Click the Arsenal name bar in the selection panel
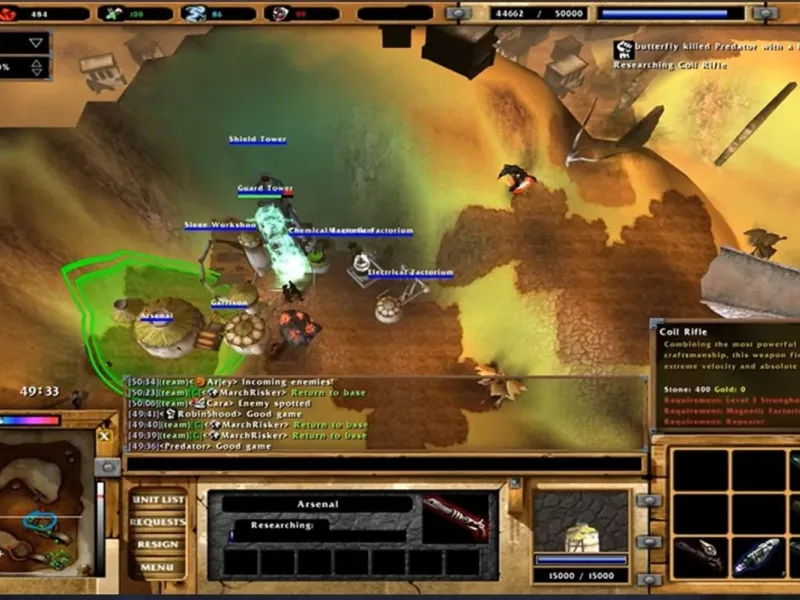The height and width of the screenshot is (600, 800). (317, 504)
